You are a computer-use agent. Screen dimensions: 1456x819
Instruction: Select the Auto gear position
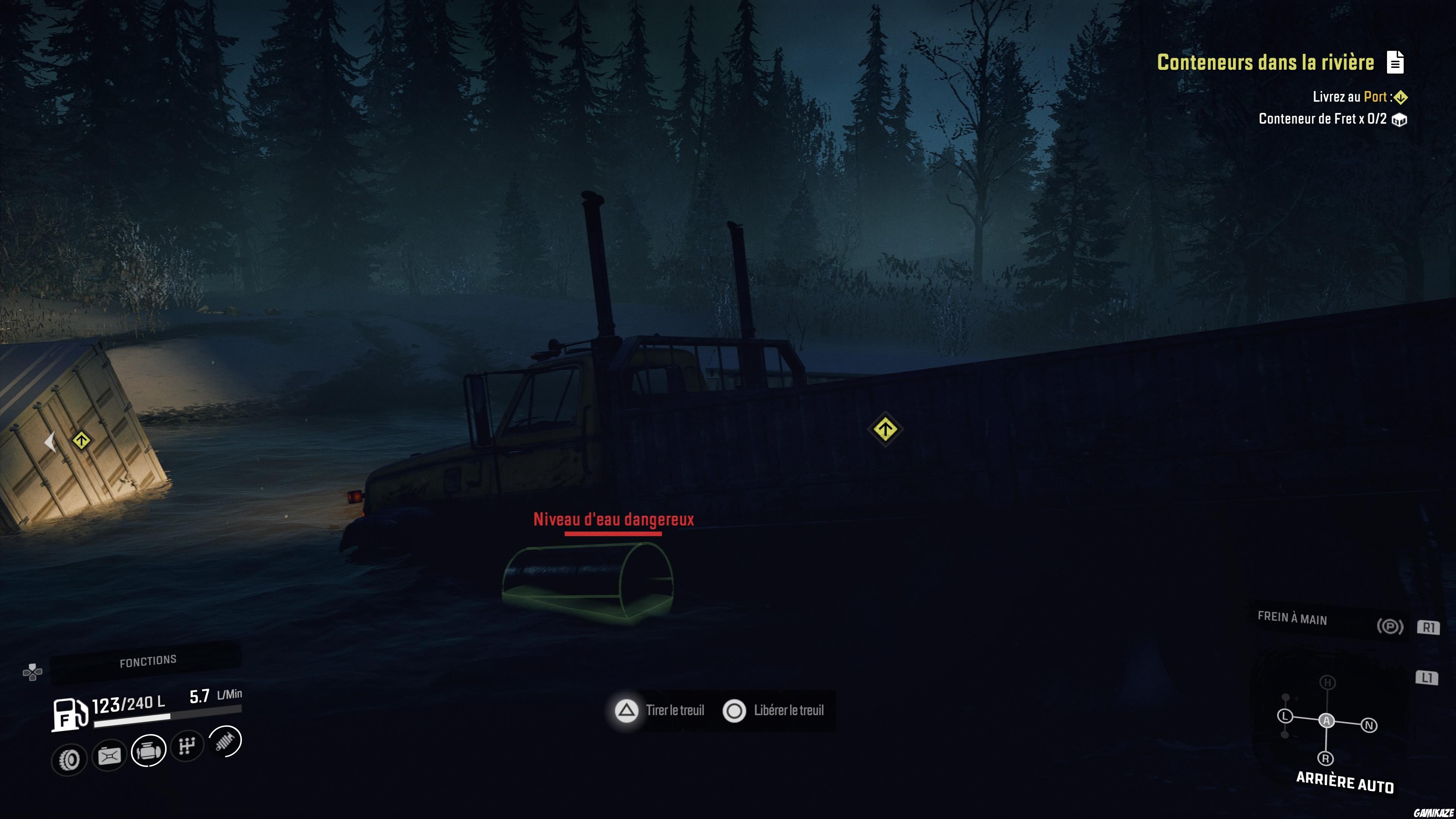coord(1327,721)
